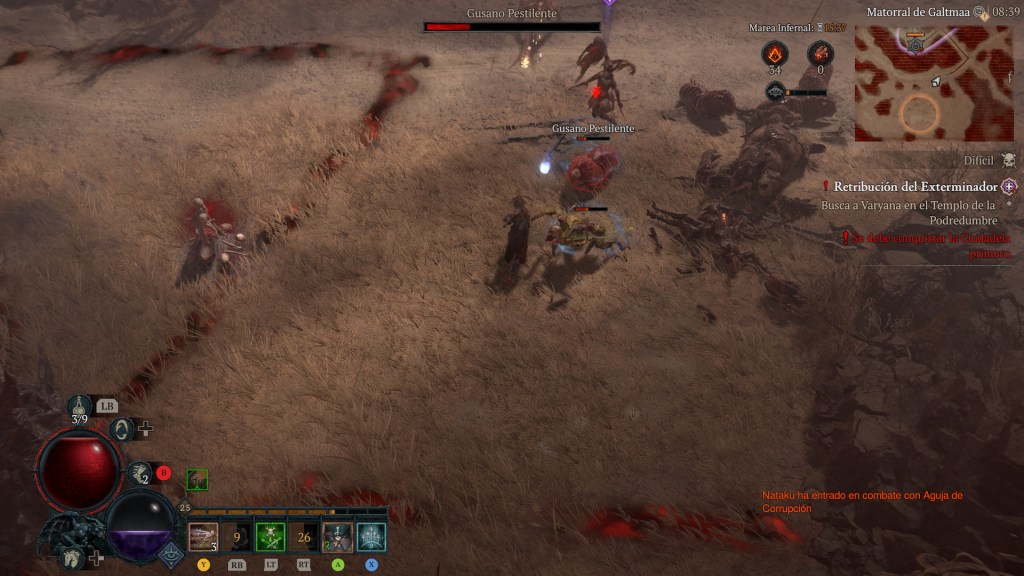Click the Helltide eye threat meter icon
The image size is (1024, 576).
(x=776, y=92)
